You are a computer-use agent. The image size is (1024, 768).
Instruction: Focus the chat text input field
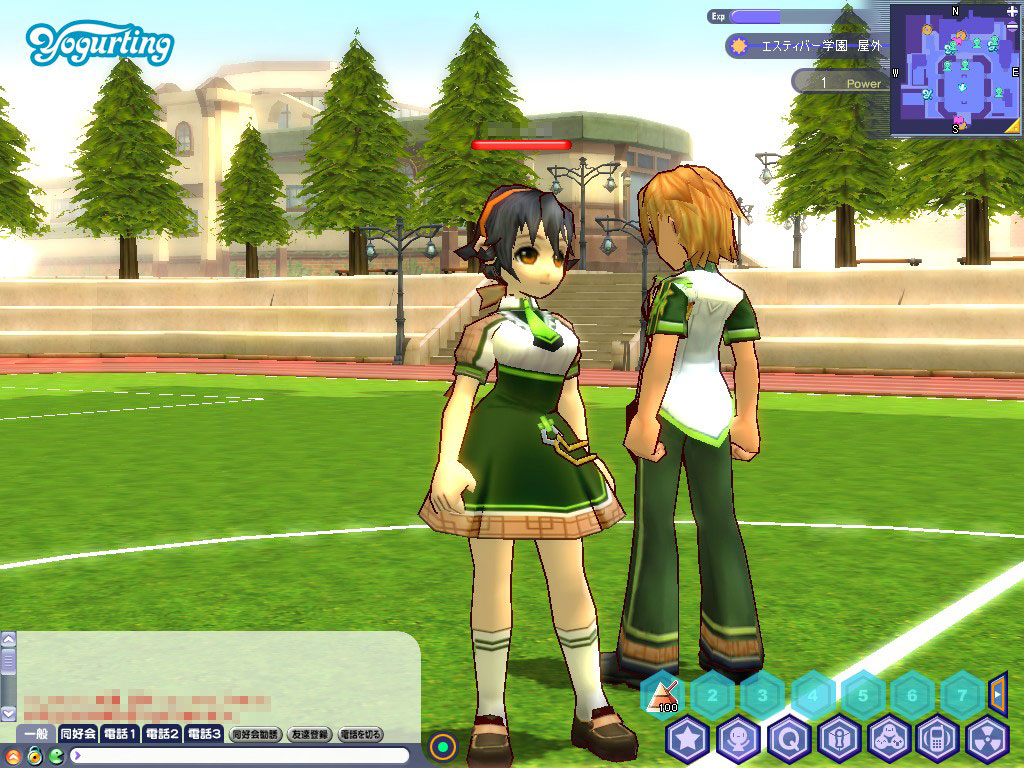tap(240, 755)
